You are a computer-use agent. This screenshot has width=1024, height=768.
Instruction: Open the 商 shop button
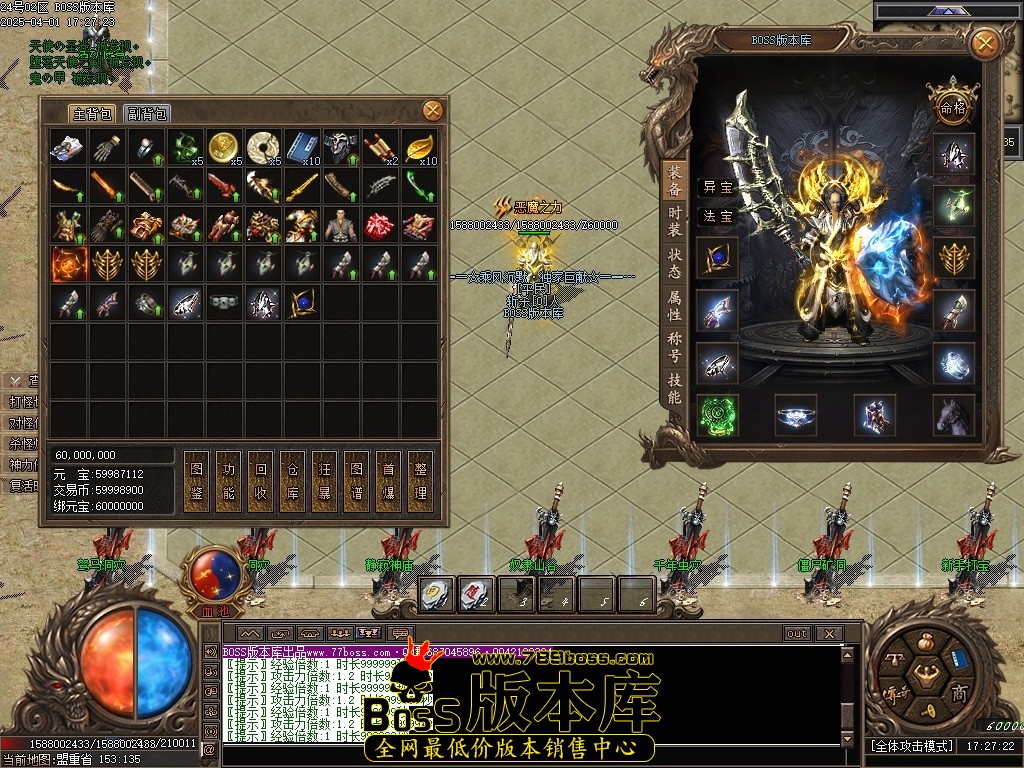[x=958, y=692]
